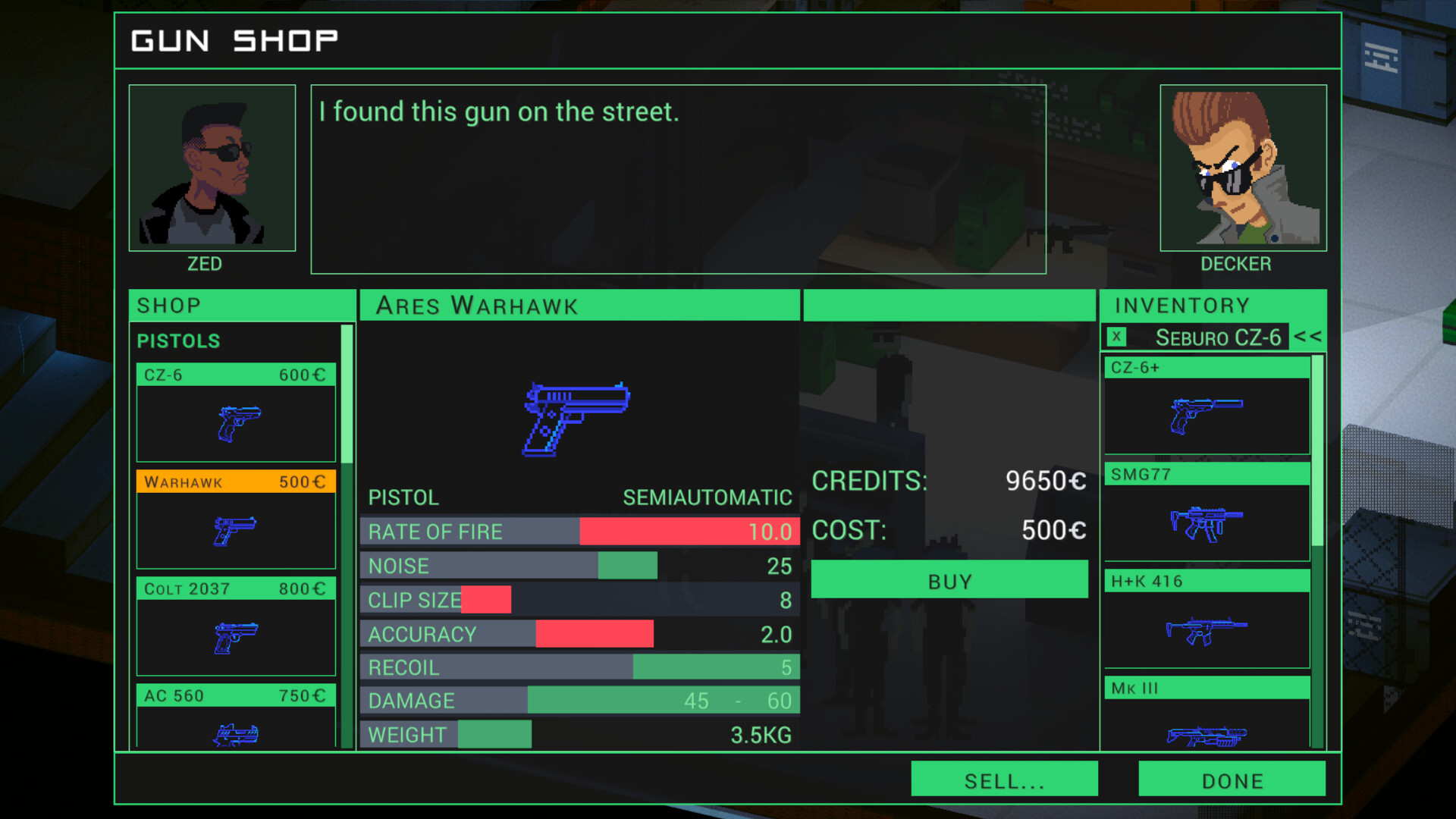Click the Warhawk pistol icon in the shop list
The width and height of the screenshot is (1456, 819).
click(235, 531)
